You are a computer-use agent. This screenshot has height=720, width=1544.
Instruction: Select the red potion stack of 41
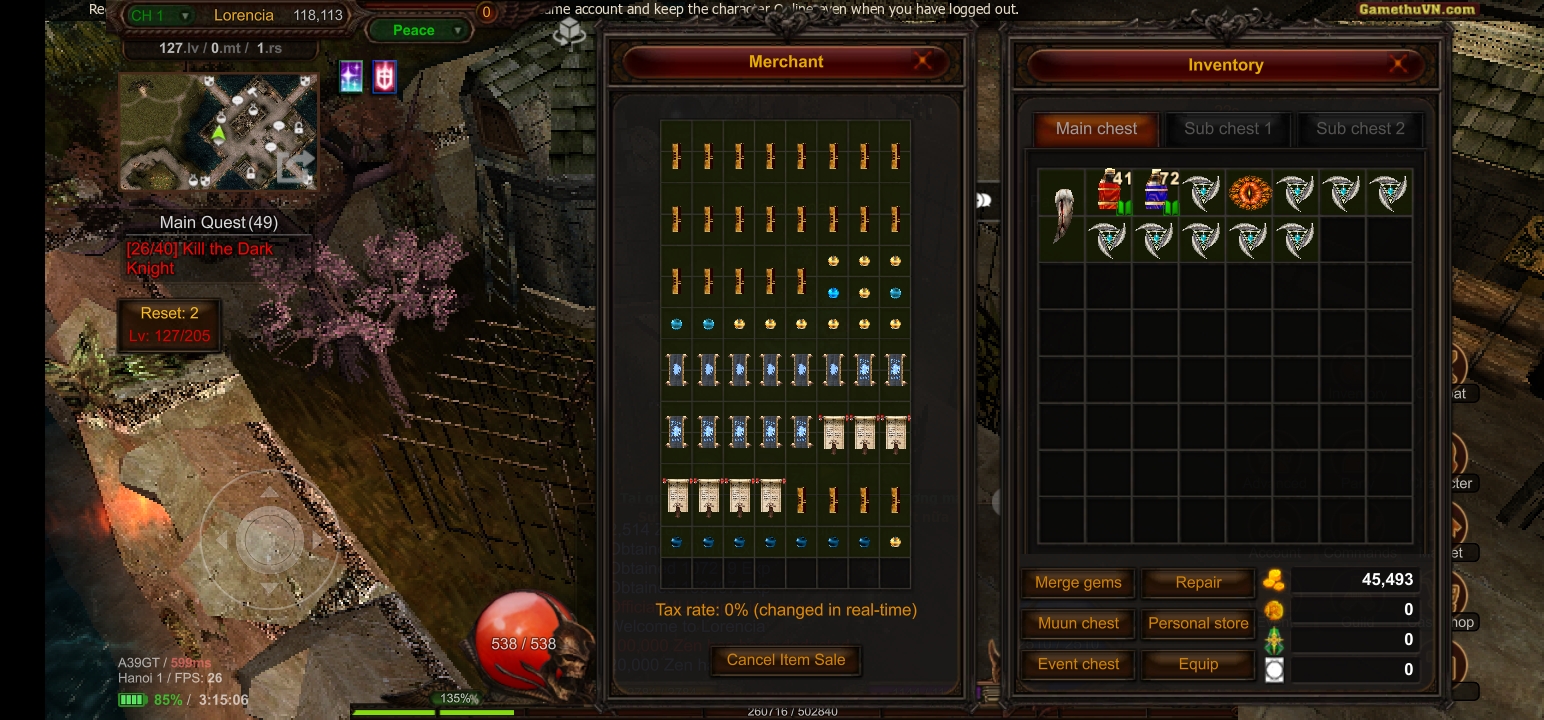[x=1109, y=192]
